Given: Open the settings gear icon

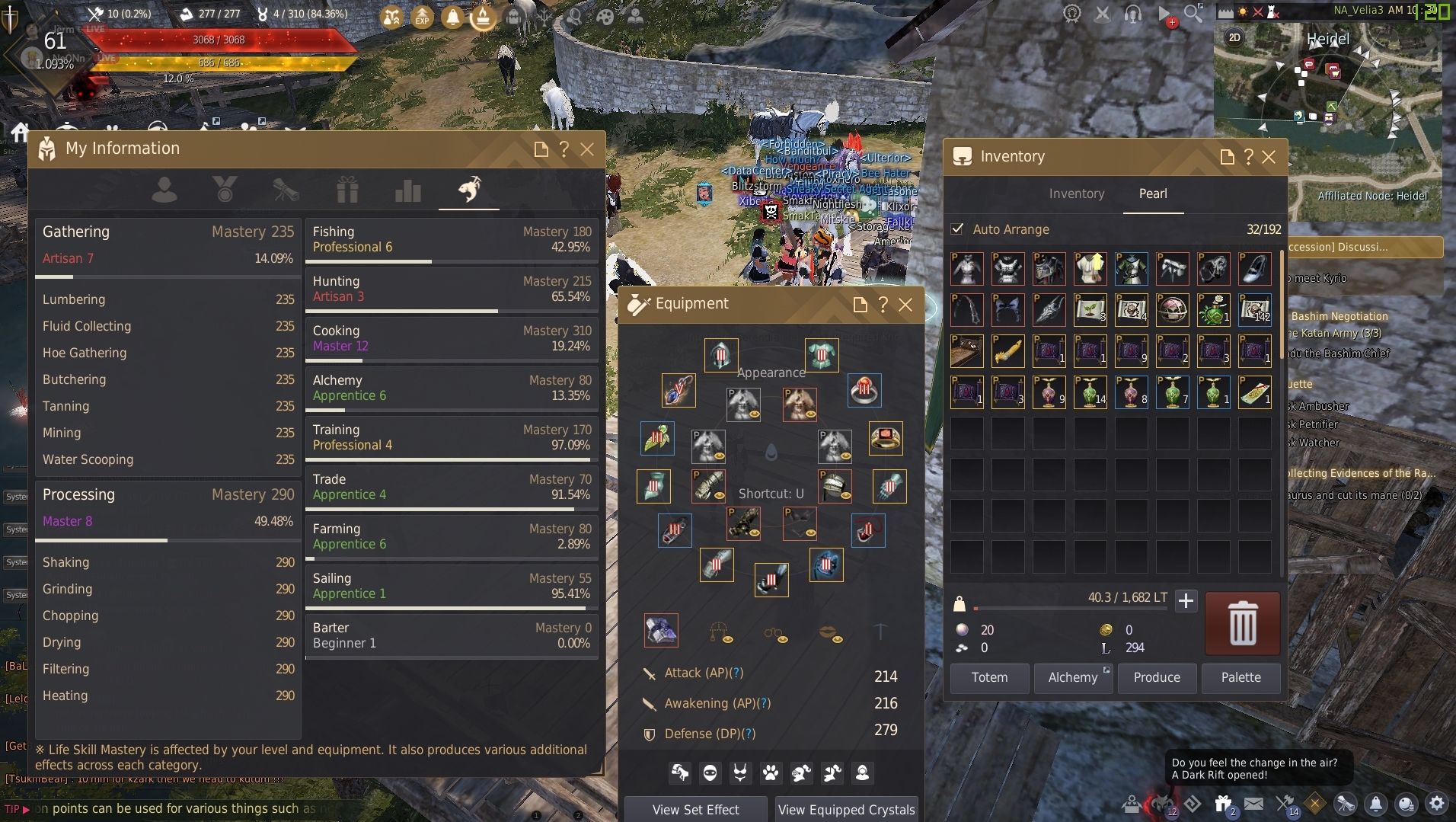Looking at the screenshot, I should [1436, 803].
